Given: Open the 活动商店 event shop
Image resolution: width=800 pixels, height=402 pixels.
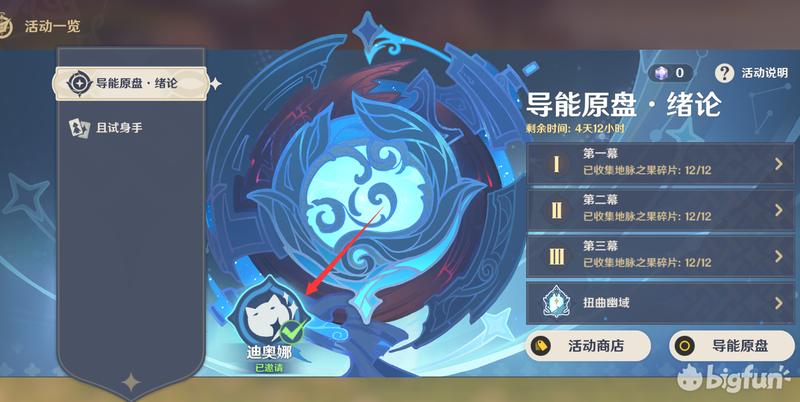Looking at the screenshot, I should pos(589,346).
